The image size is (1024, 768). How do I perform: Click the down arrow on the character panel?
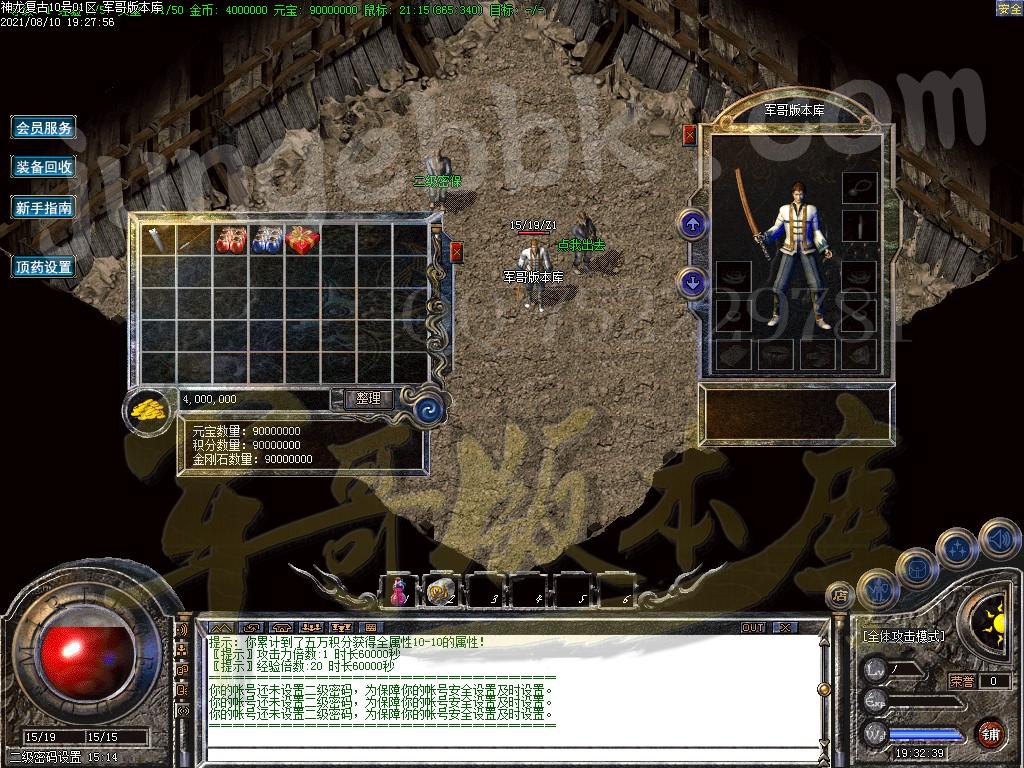pos(692,283)
